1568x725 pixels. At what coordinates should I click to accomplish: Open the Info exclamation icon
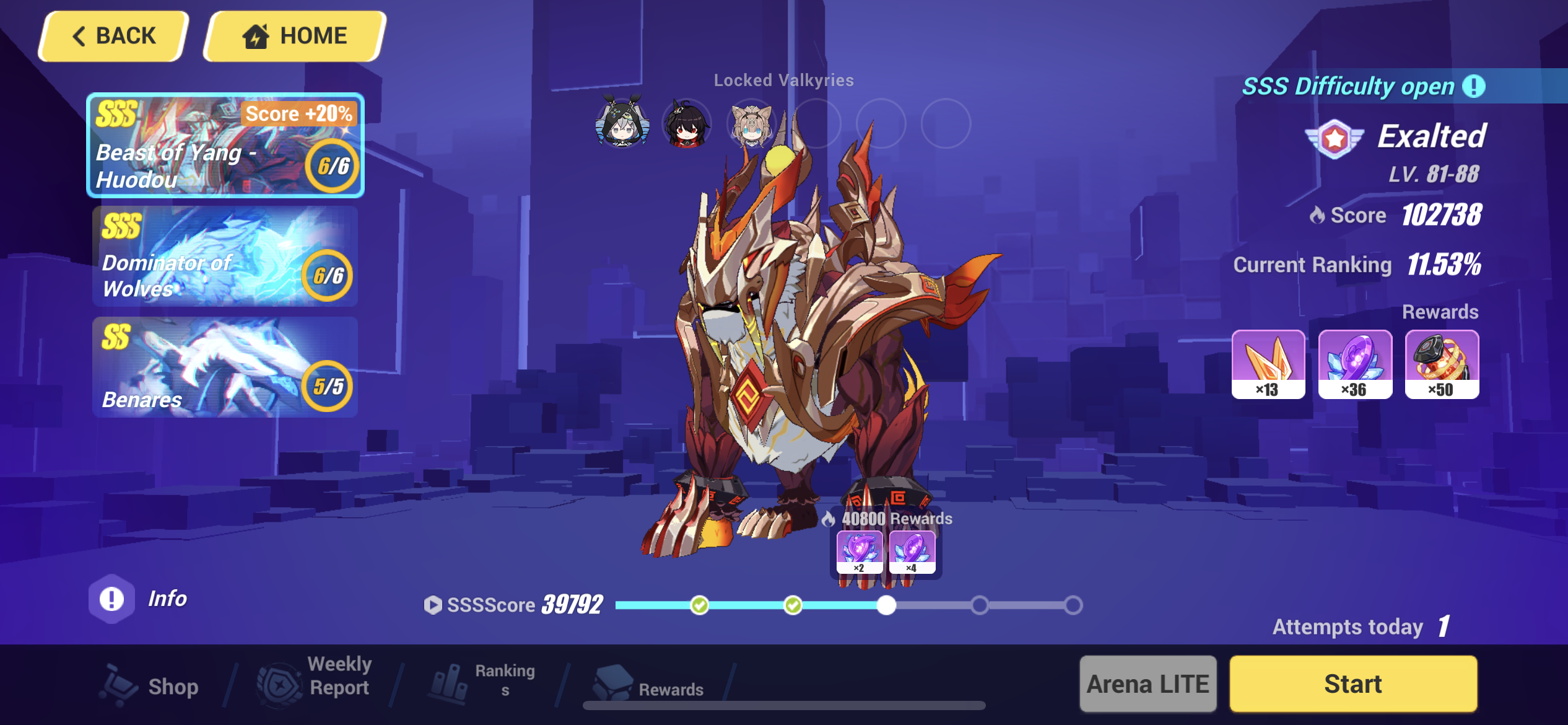(x=112, y=598)
